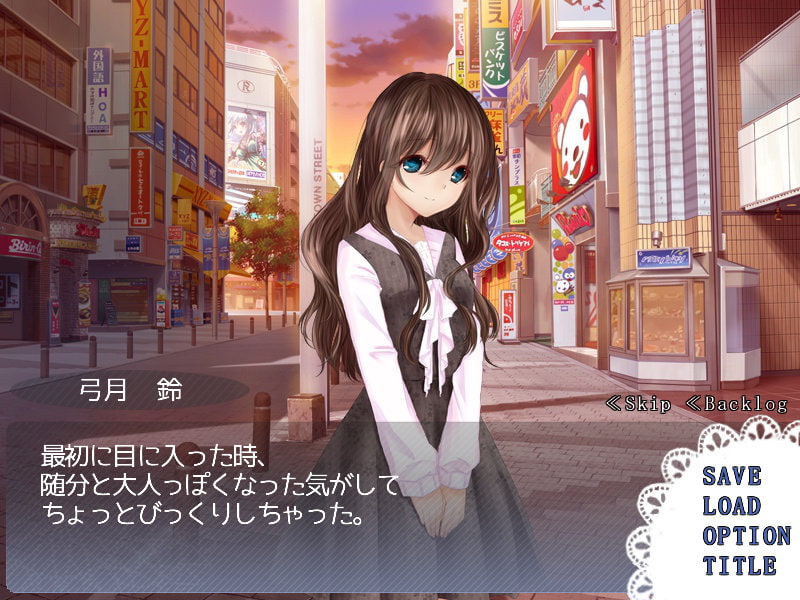Open the SAVE menu
Viewport: 800px width, 600px height.
click(x=731, y=476)
